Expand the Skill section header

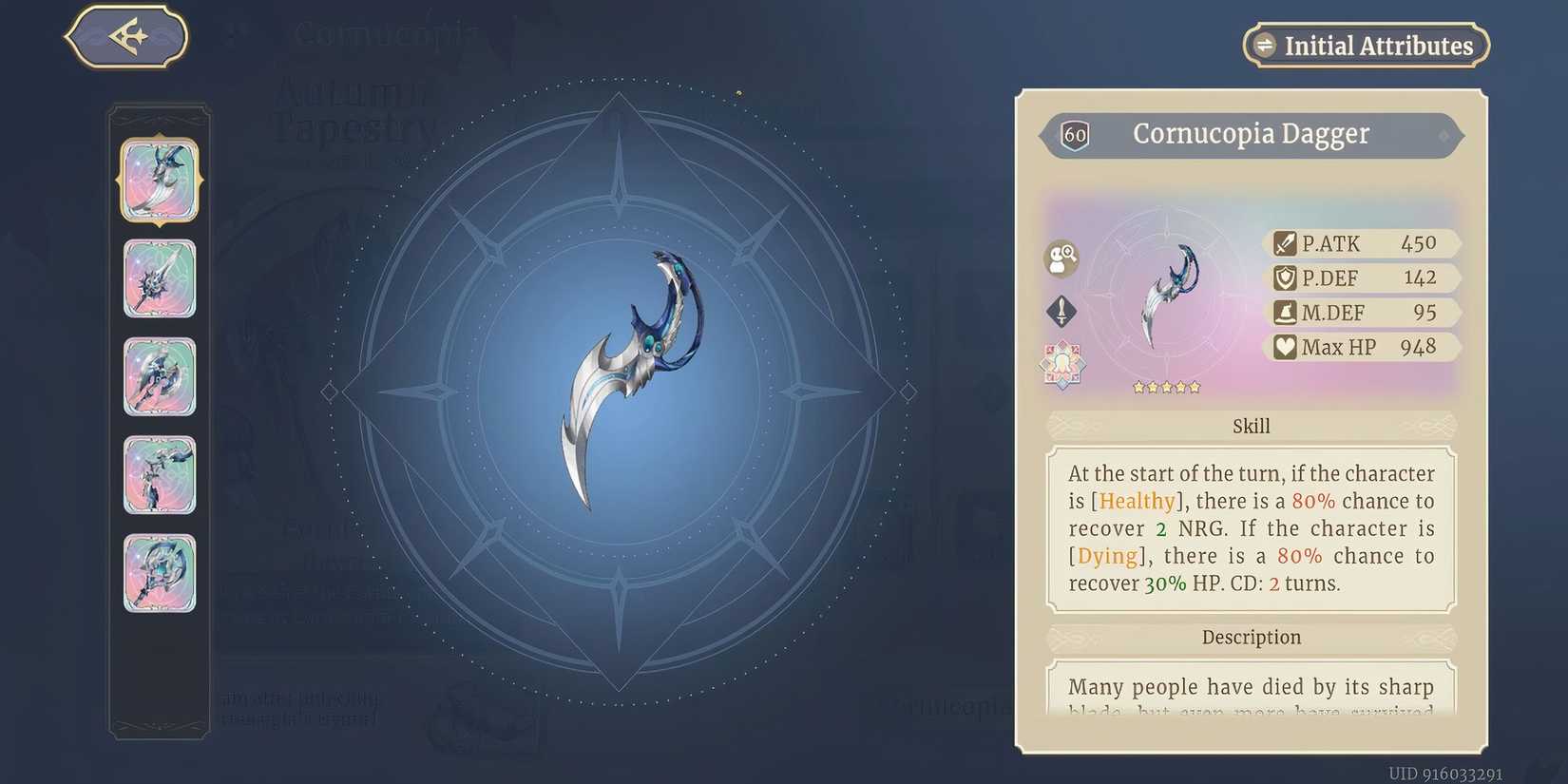[1251, 426]
